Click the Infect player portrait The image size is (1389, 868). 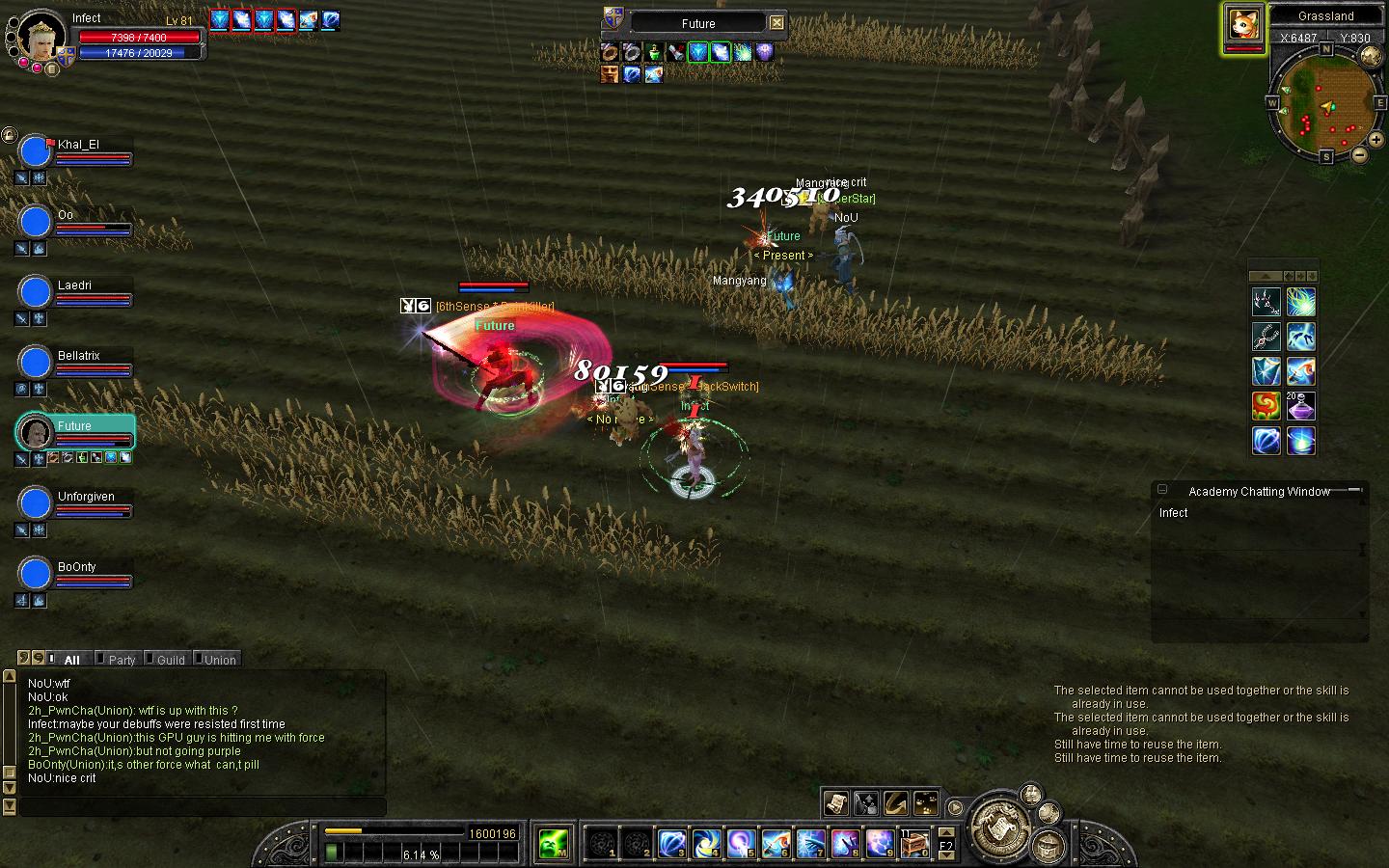42,35
